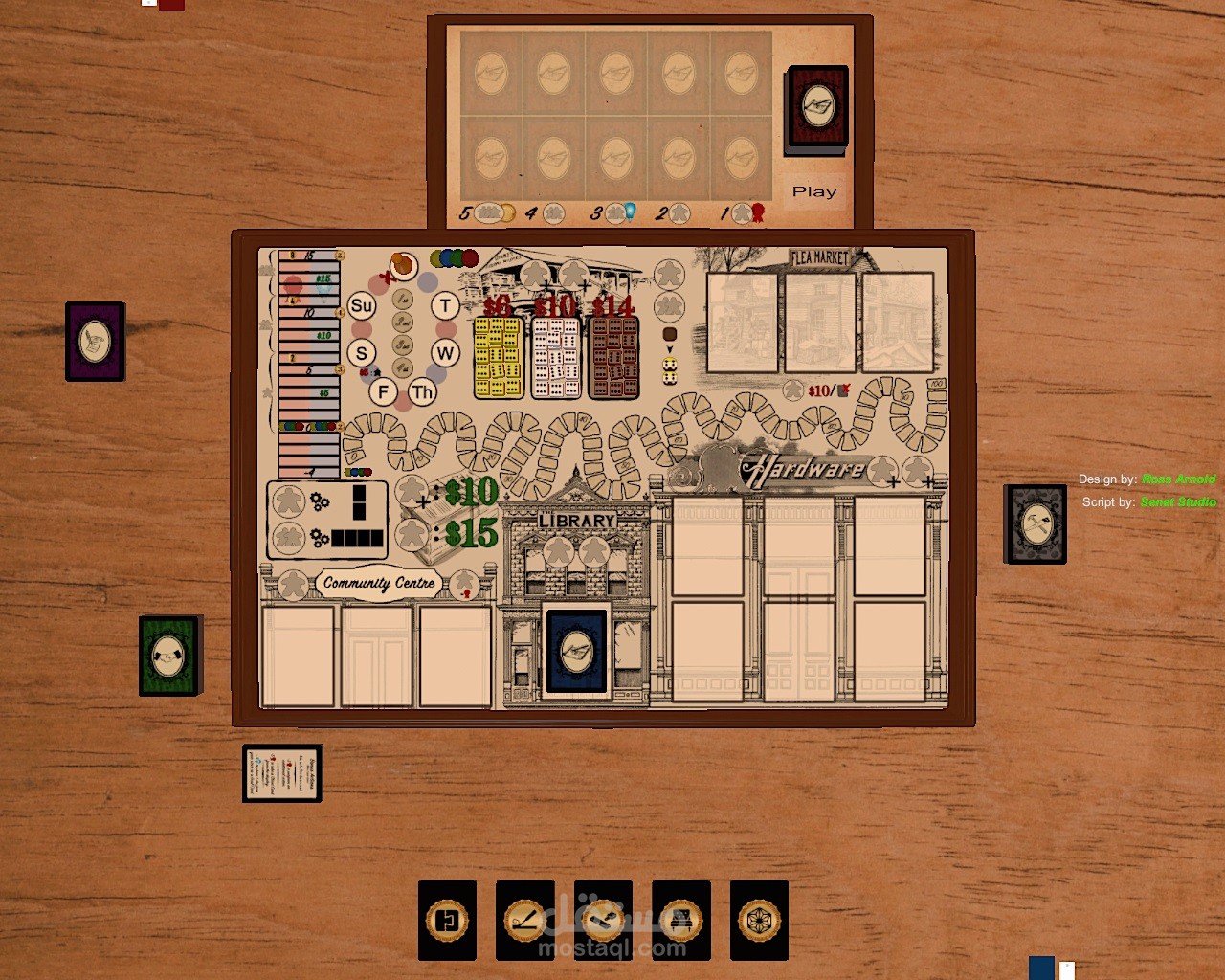Pick the blue deck on the Library
This screenshot has height=980, width=1225.
(576, 652)
